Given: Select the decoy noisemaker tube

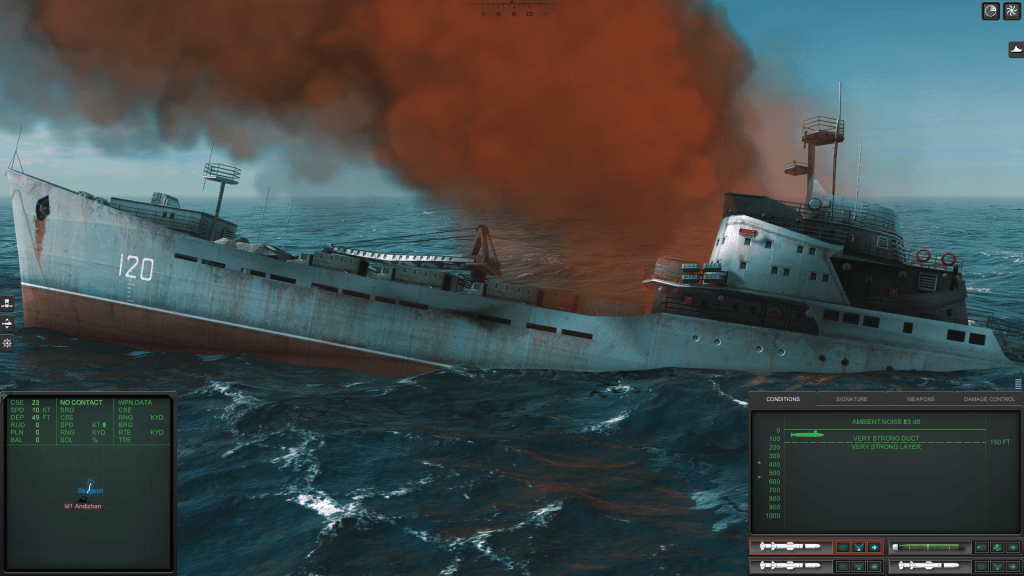Looking at the screenshot, I should tap(930, 547).
